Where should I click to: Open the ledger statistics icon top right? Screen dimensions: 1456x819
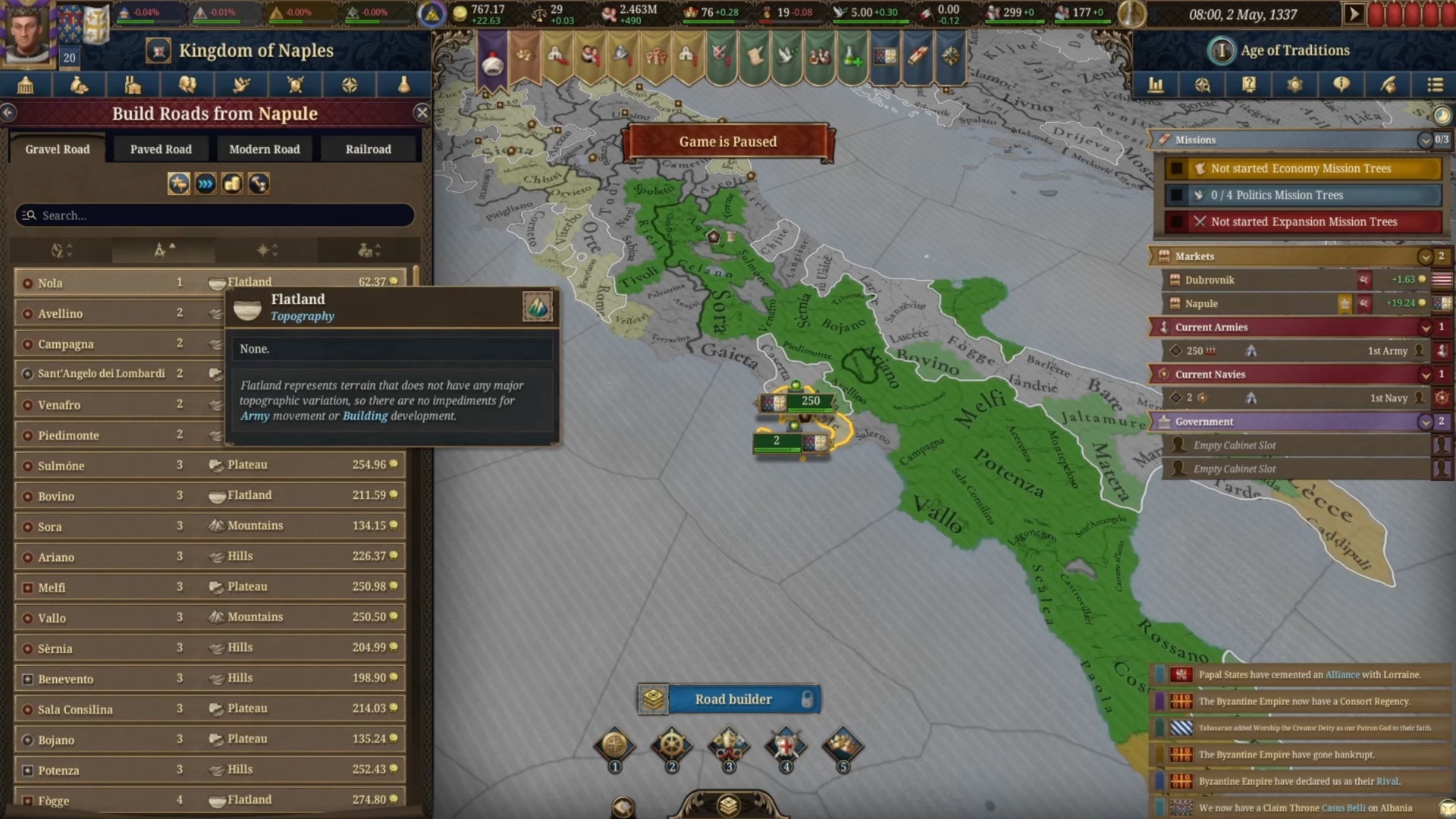pyautogui.click(x=1156, y=85)
